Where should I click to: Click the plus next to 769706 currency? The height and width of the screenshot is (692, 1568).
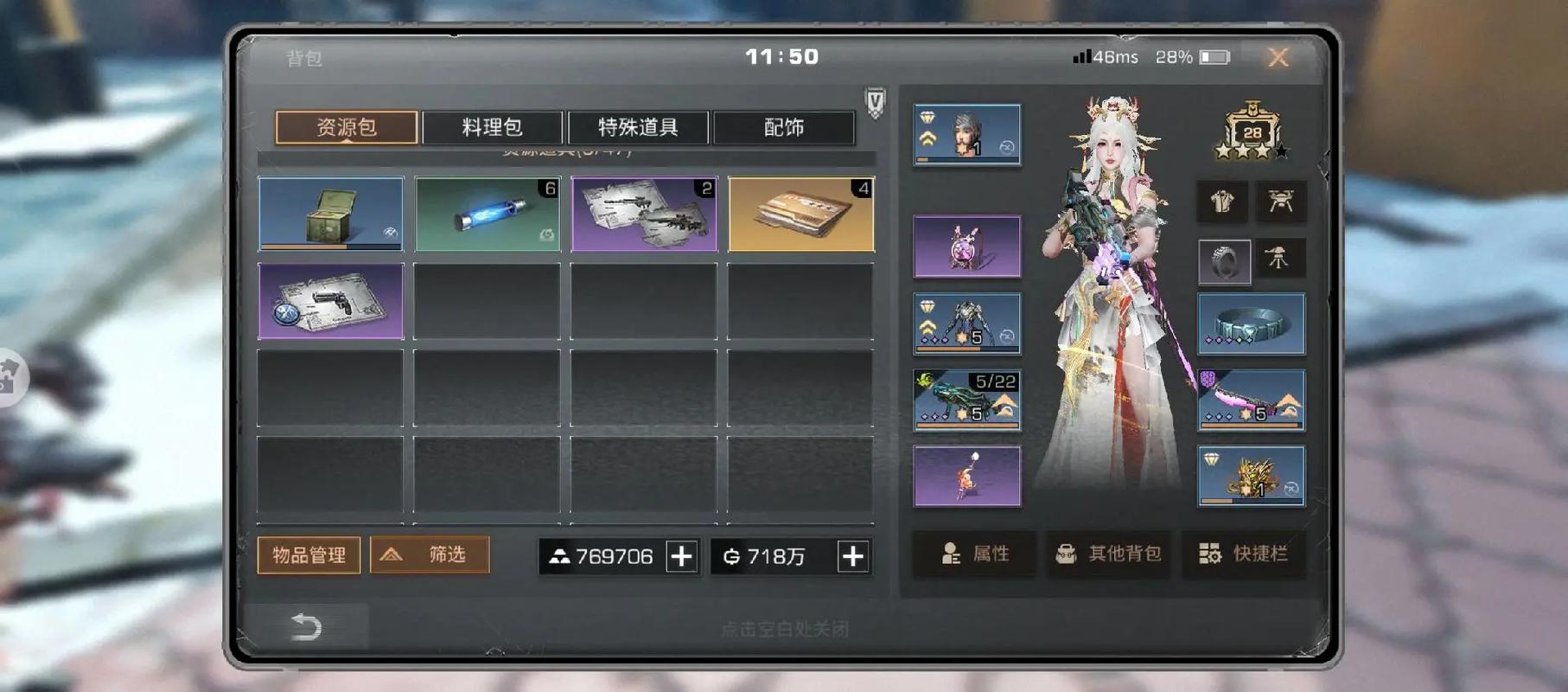[x=682, y=557]
